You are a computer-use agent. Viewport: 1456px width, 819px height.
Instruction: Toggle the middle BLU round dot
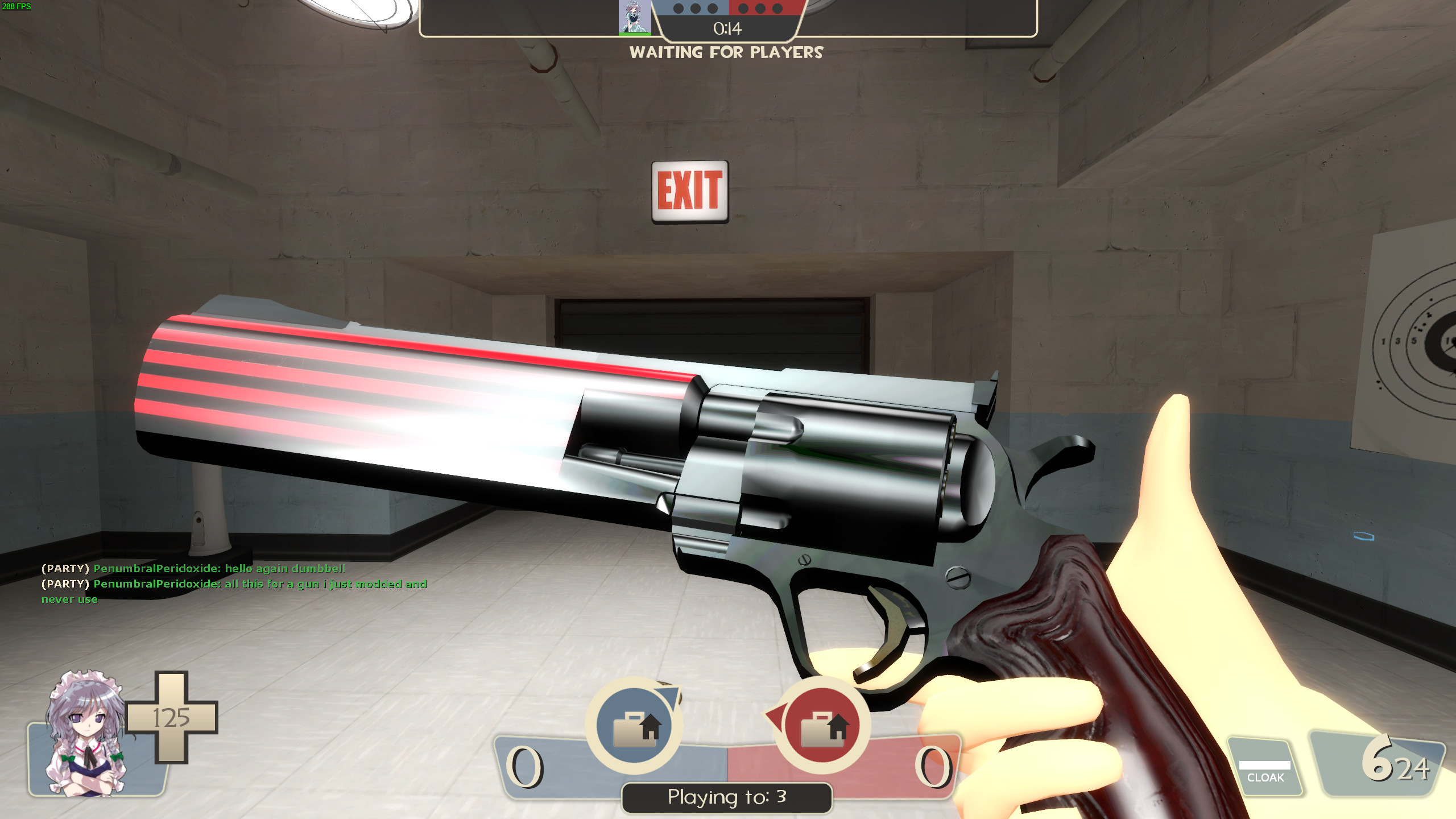(695, 9)
